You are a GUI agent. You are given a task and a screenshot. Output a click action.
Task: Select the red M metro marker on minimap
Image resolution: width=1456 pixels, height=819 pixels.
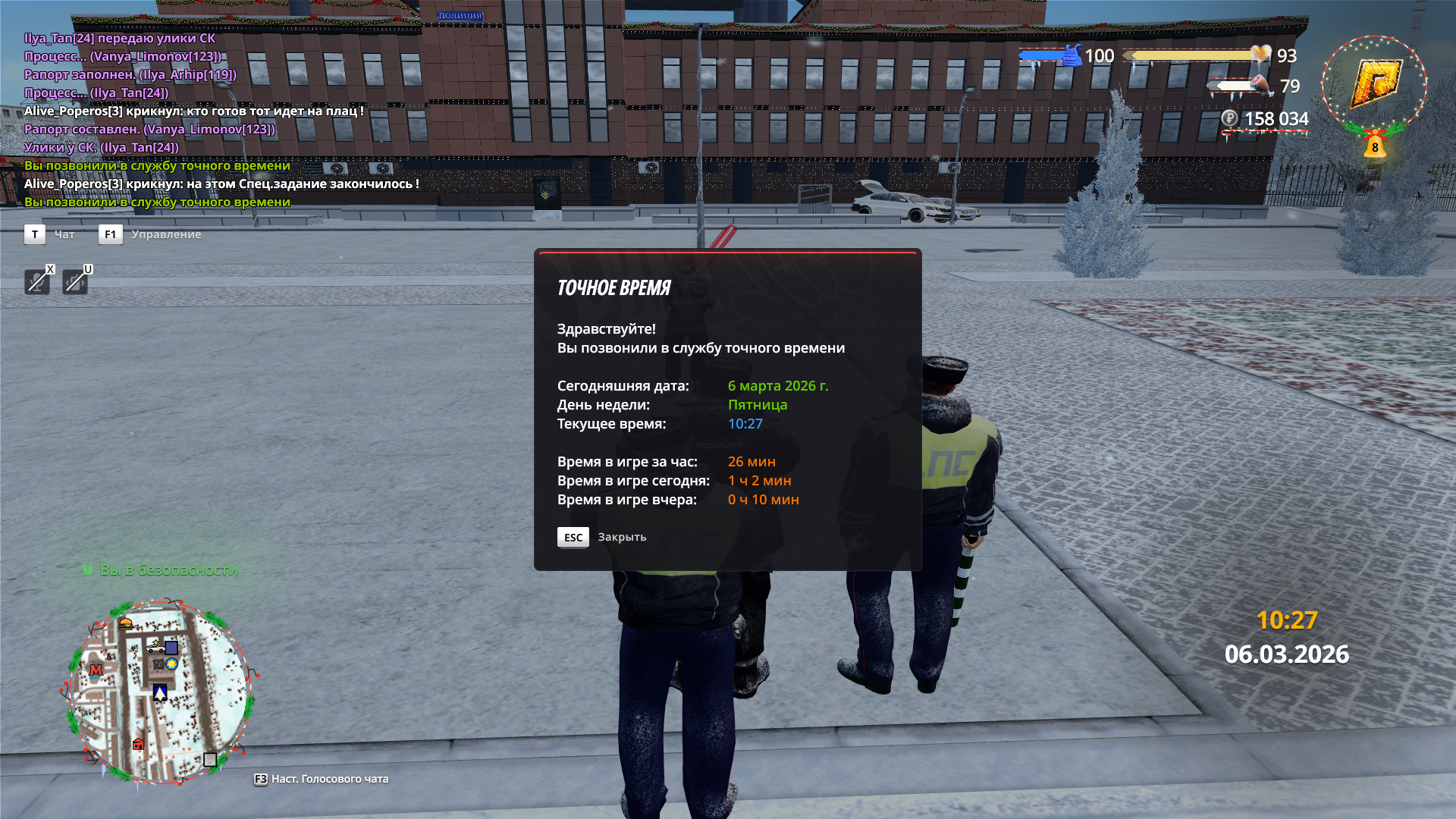point(96,670)
